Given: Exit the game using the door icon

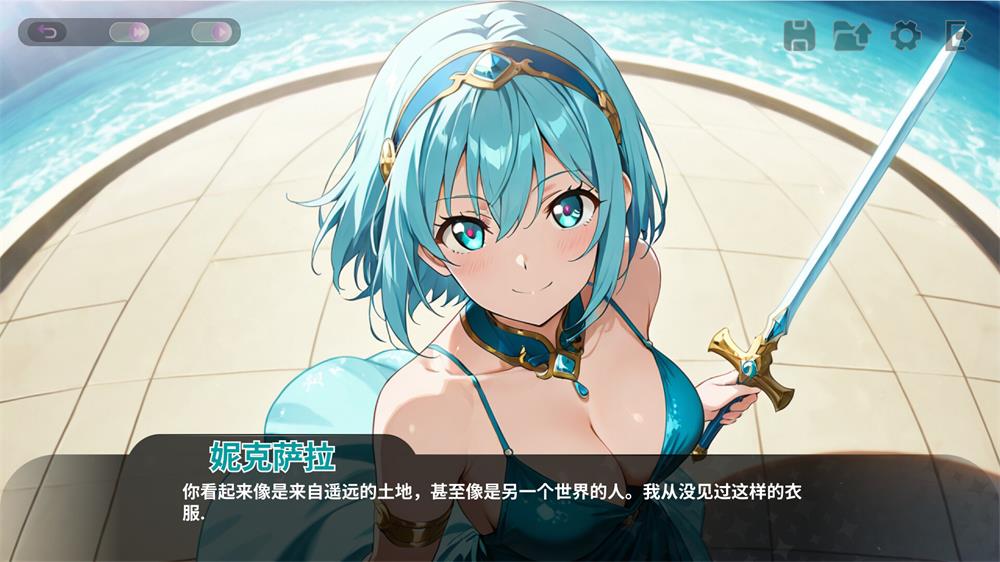Looking at the screenshot, I should [x=957, y=36].
